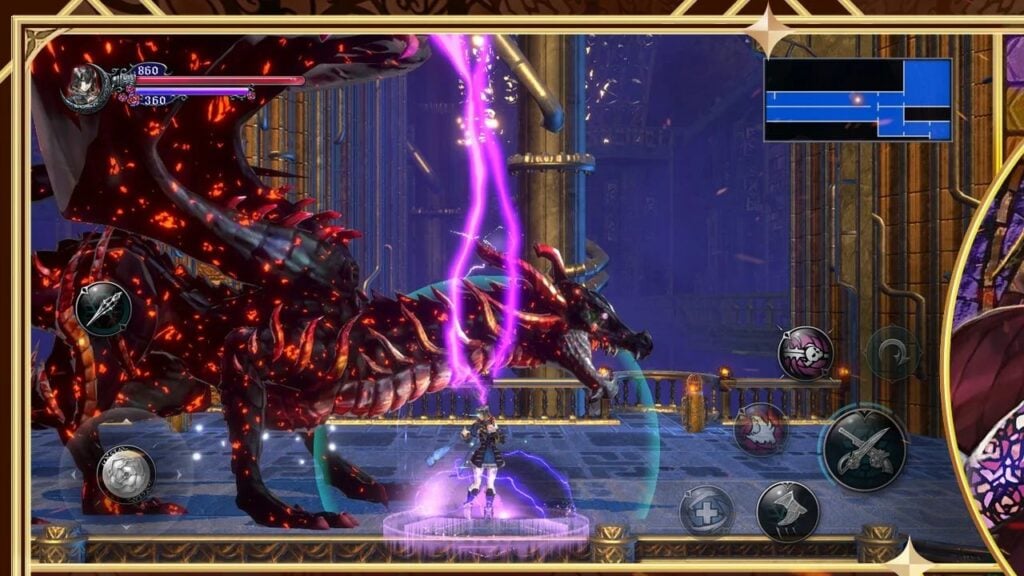
Task: Use the crescent backstep button
Action: [892, 353]
